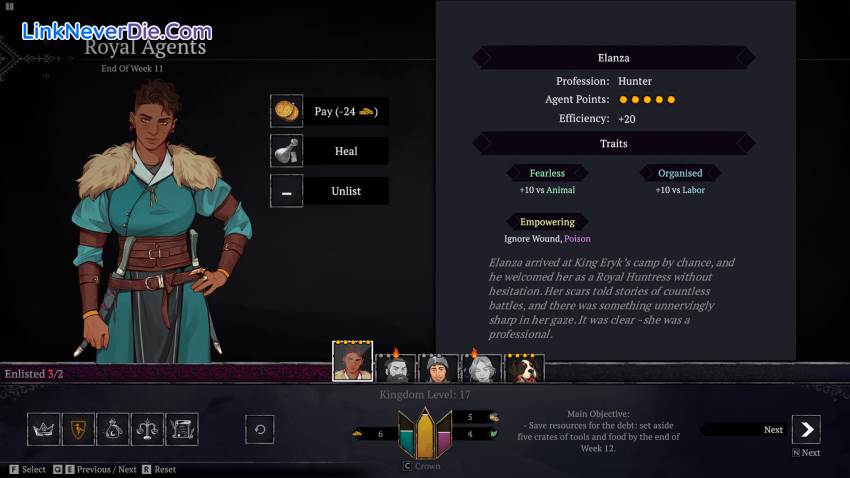Heal the selected agent

329,151
